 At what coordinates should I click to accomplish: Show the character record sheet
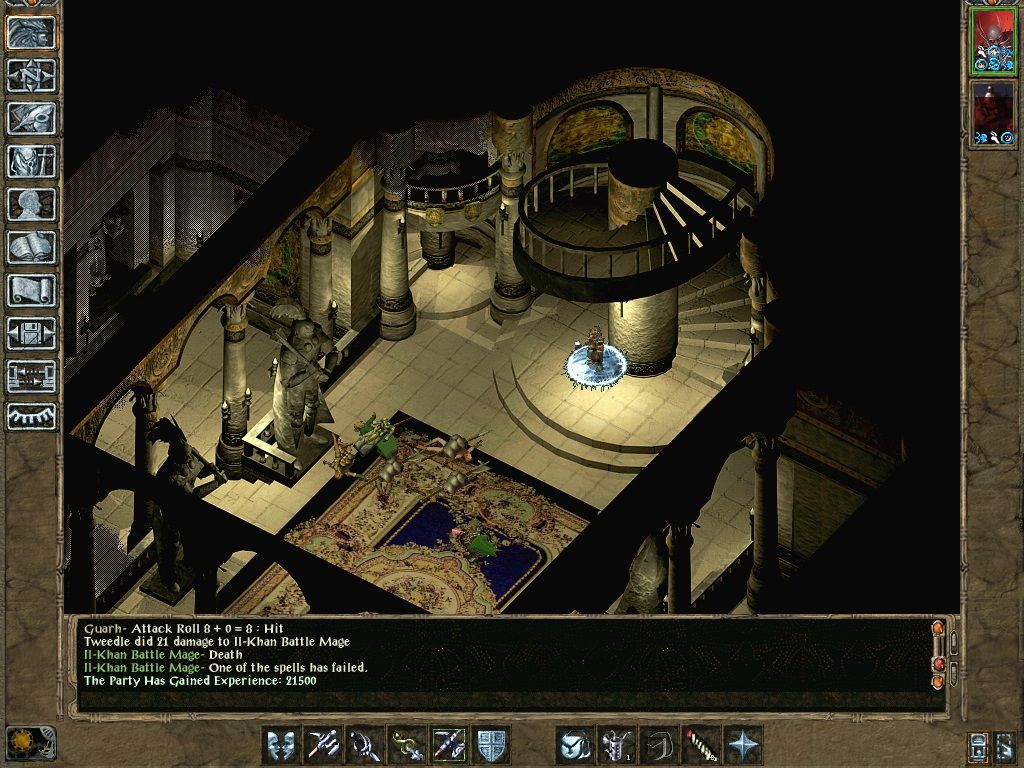[32, 204]
